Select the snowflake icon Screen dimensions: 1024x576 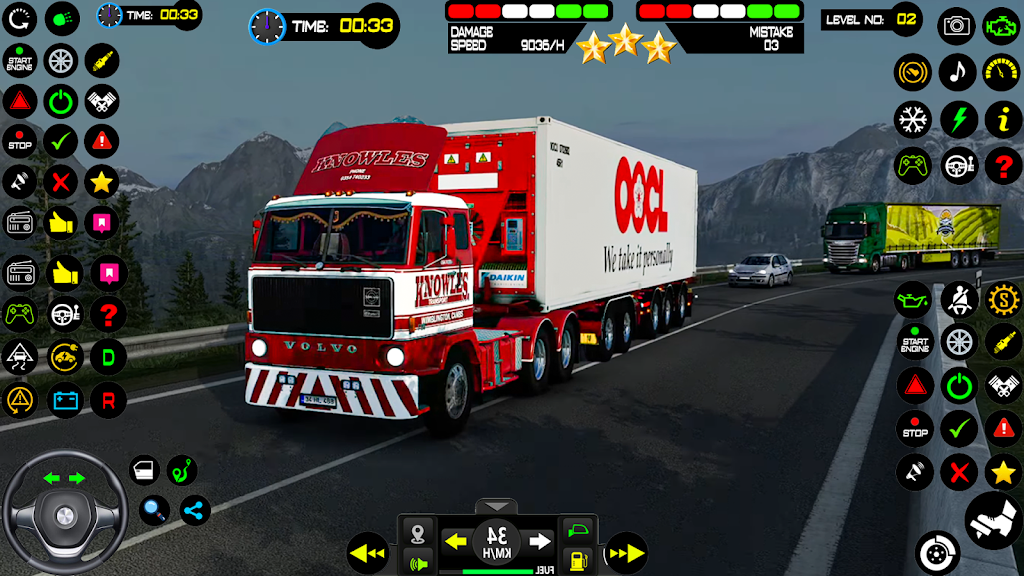(x=912, y=119)
